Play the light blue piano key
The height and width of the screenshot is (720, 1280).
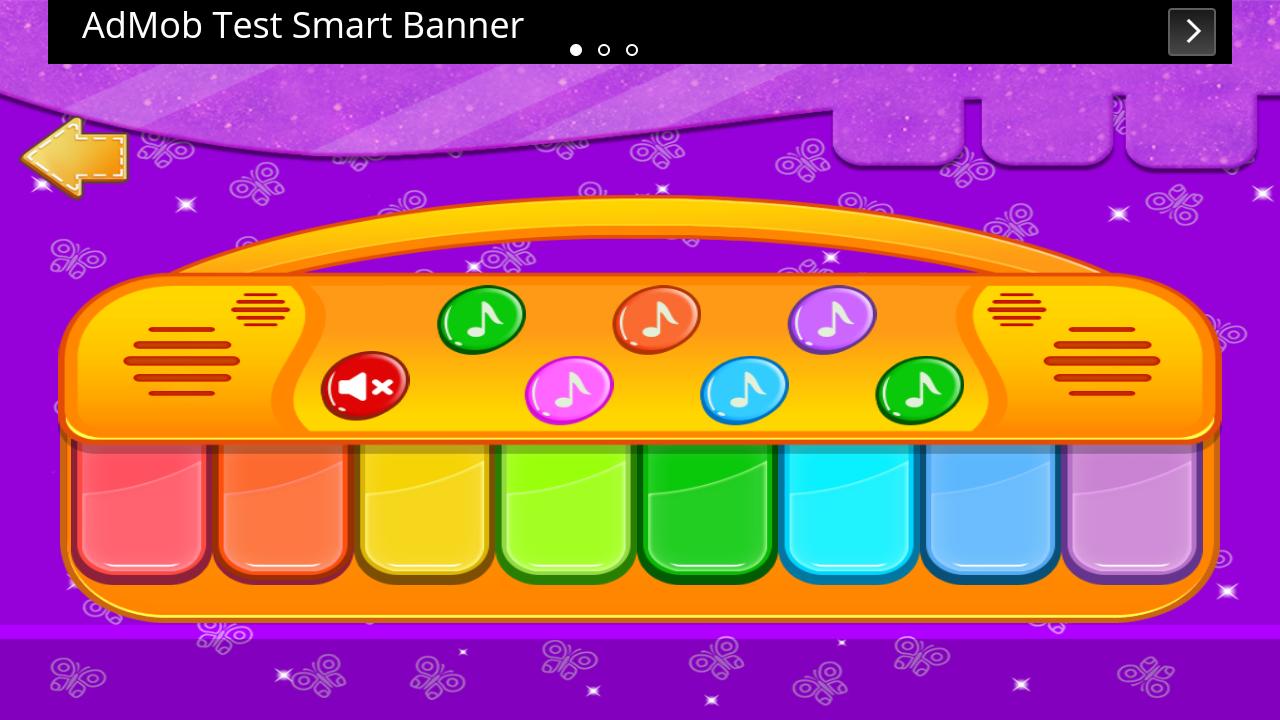[990, 510]
